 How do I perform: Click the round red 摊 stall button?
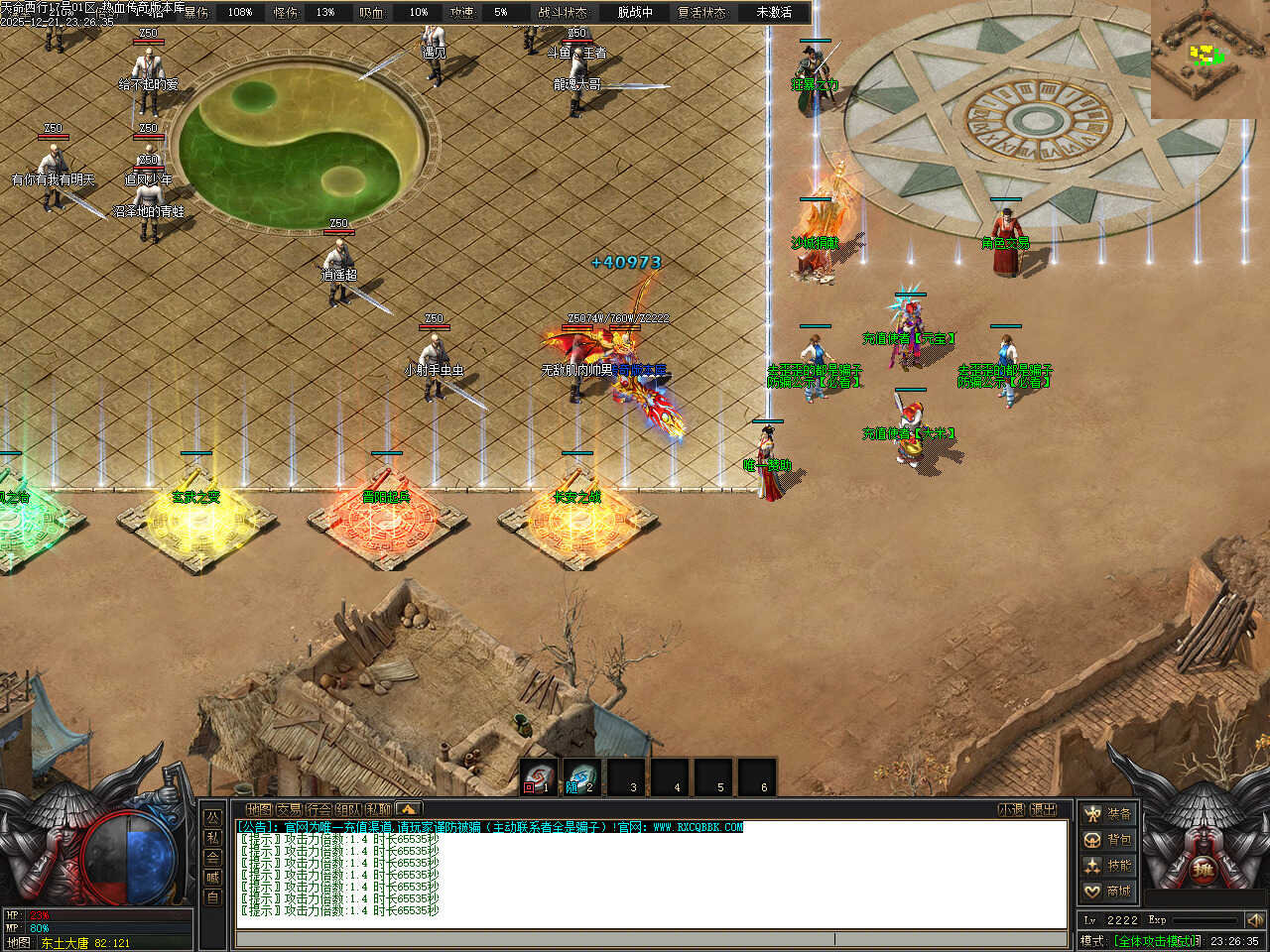point(1204,871)
